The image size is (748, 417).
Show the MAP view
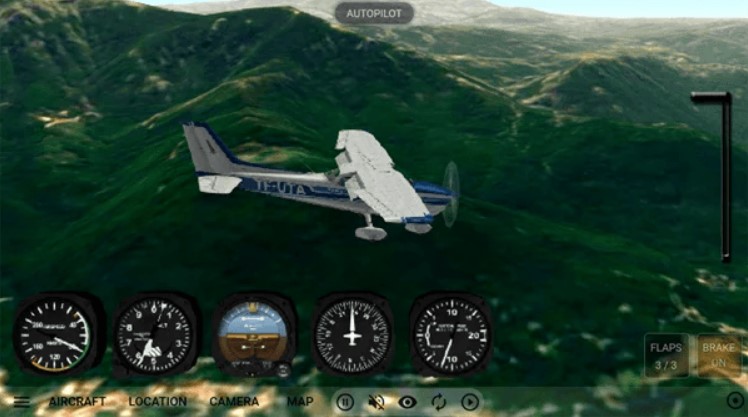(x=300, y=402)
